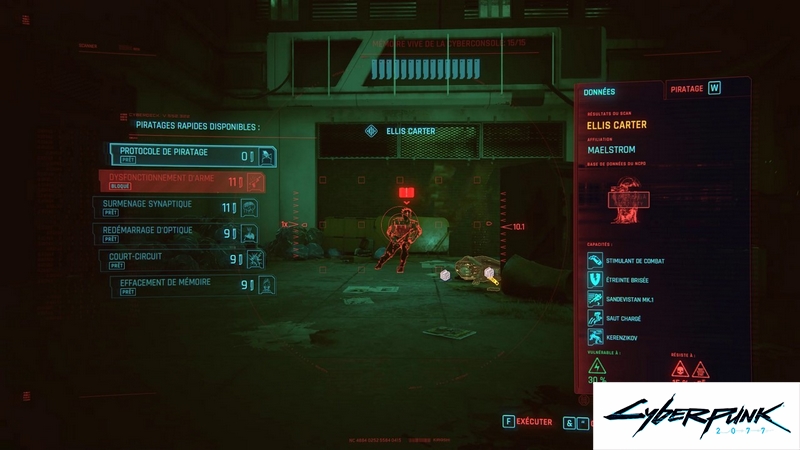The height and width of the screenshot is (450, 800).
Task: Click the Kerenzikov ability icon
Action: tap(594, 337)
